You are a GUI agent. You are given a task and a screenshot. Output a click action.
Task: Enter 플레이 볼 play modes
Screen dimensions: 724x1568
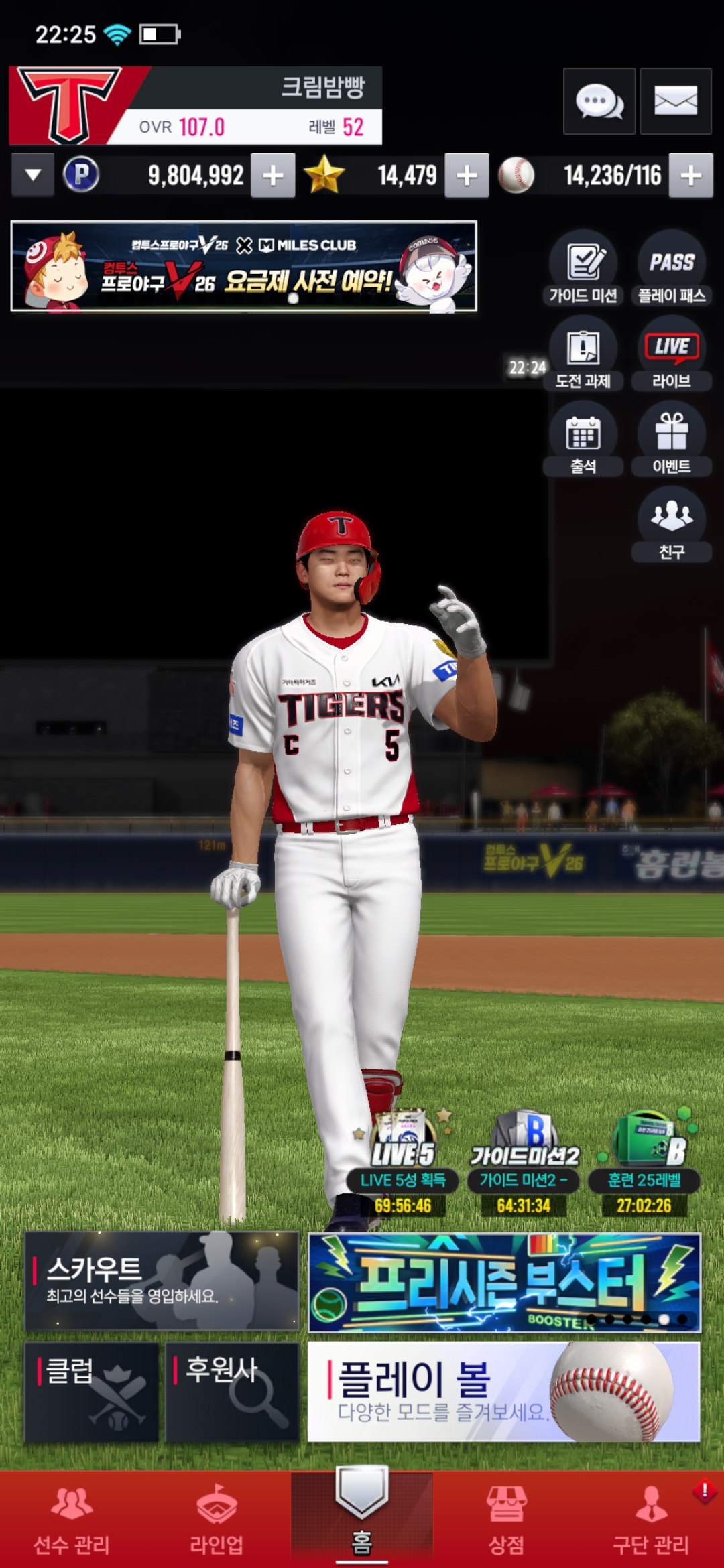pos(503,1391)
